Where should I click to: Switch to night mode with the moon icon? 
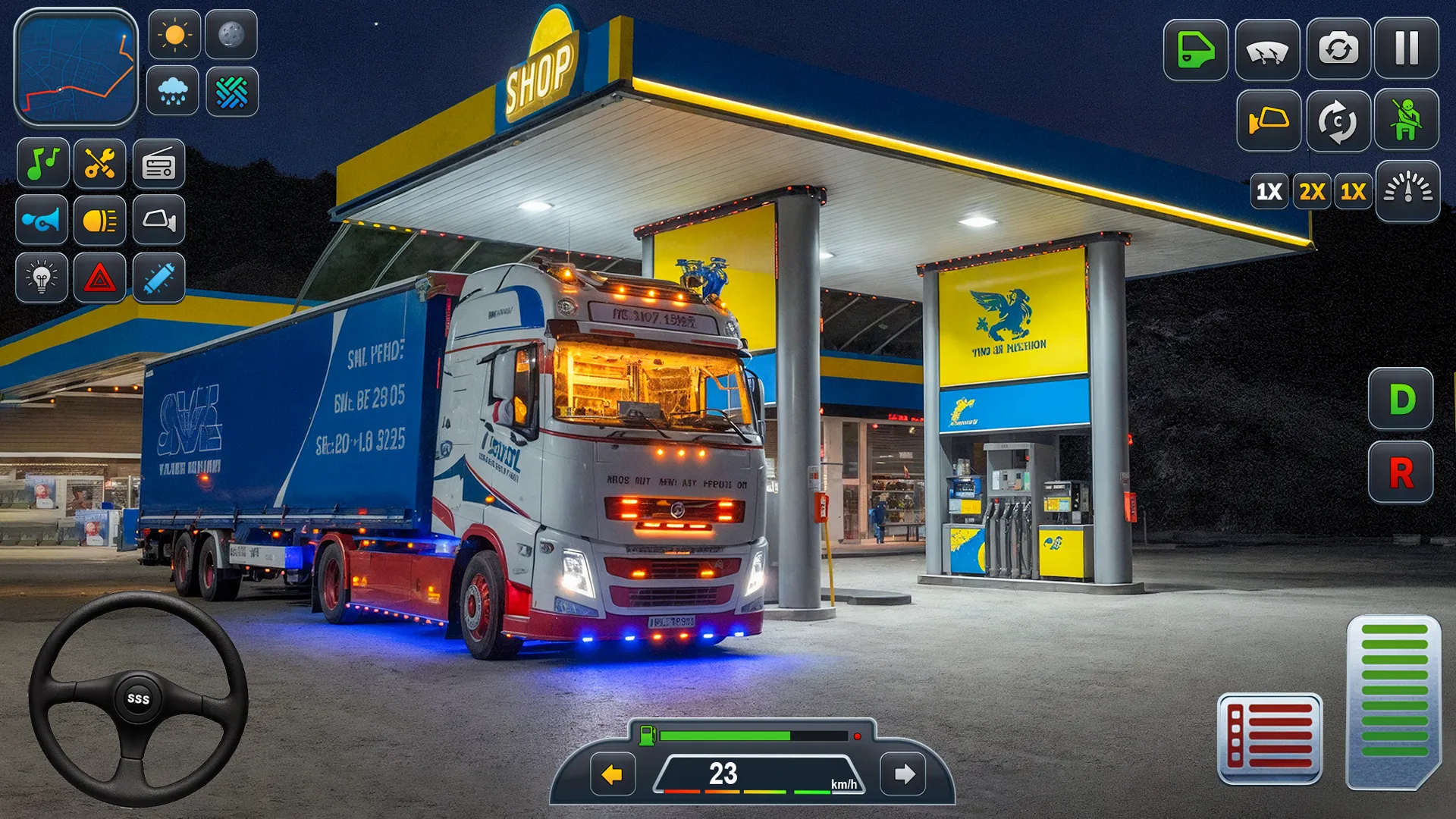pos(232,34)
